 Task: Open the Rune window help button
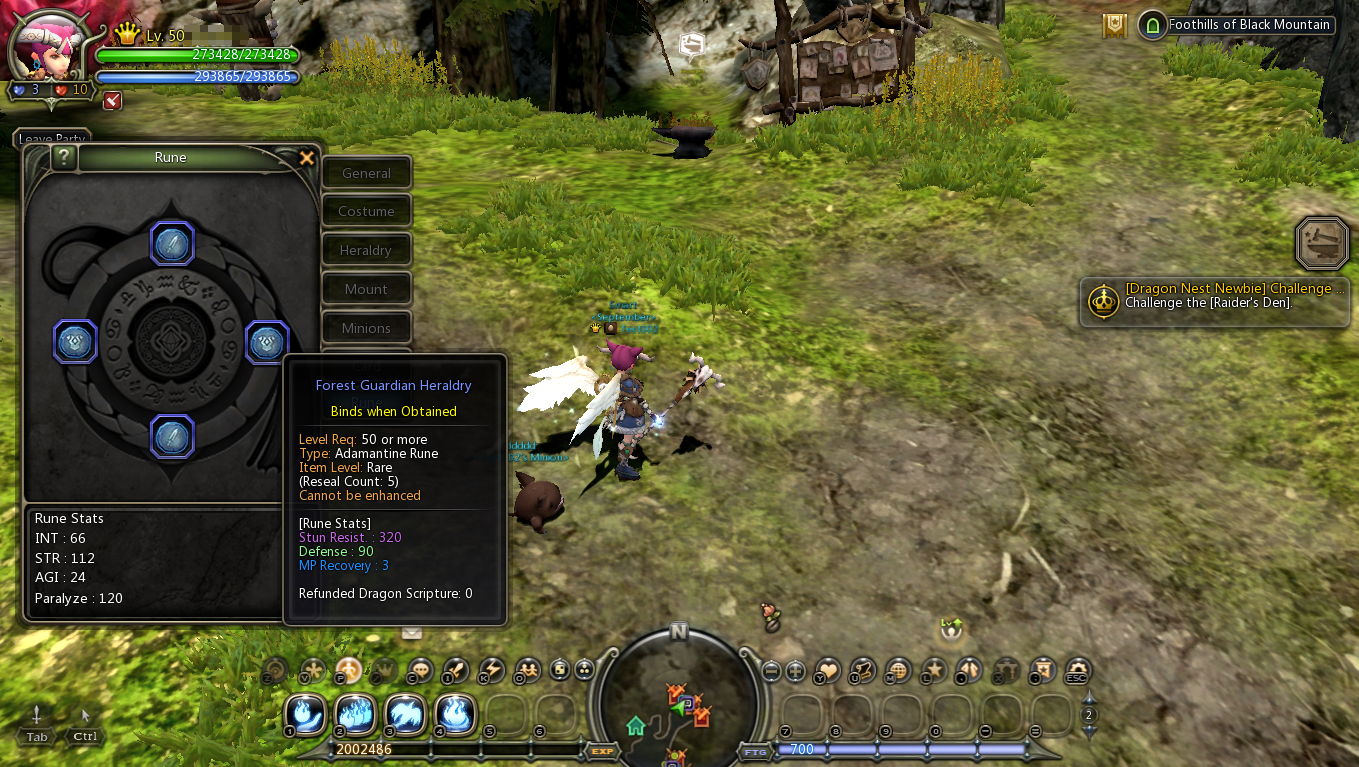[64, 157]
